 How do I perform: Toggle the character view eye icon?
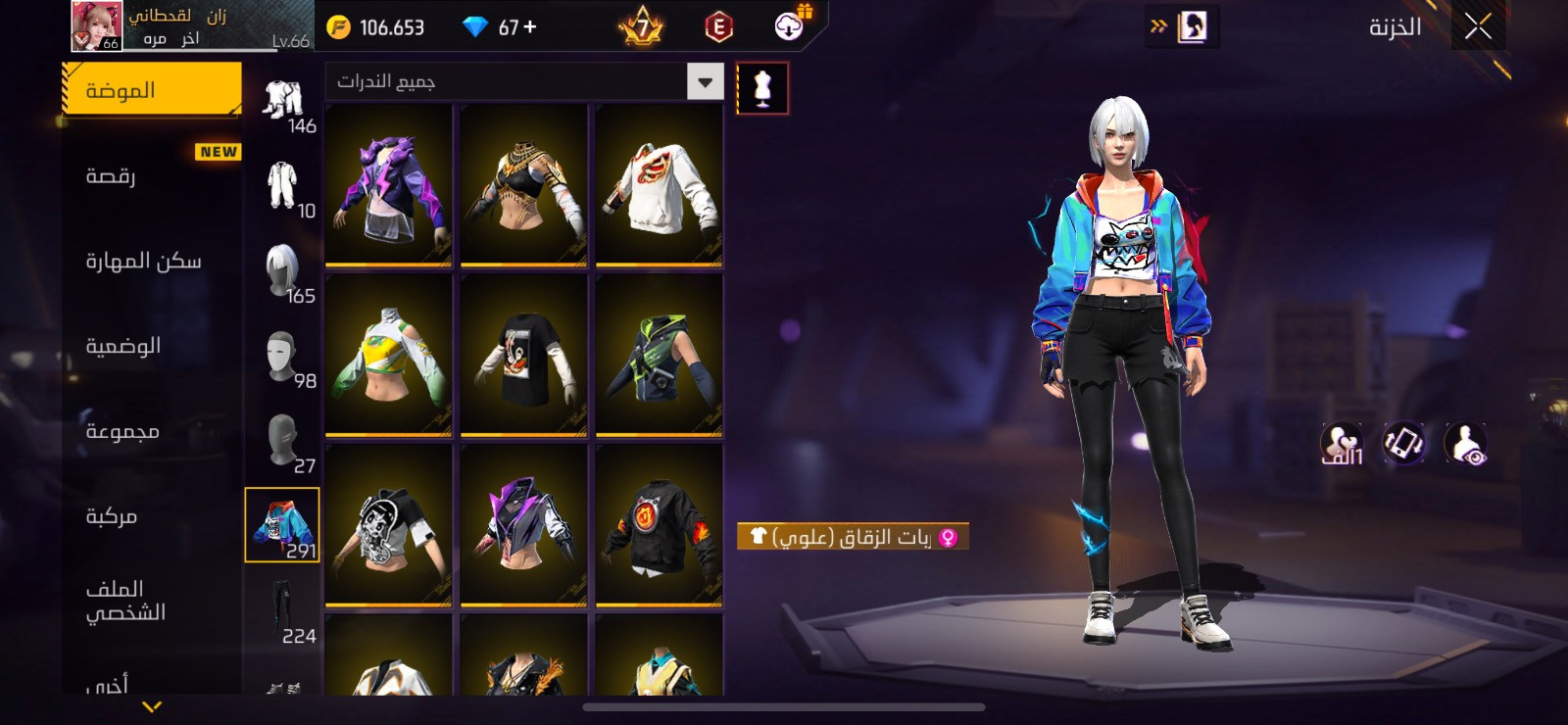[1466, 443]
